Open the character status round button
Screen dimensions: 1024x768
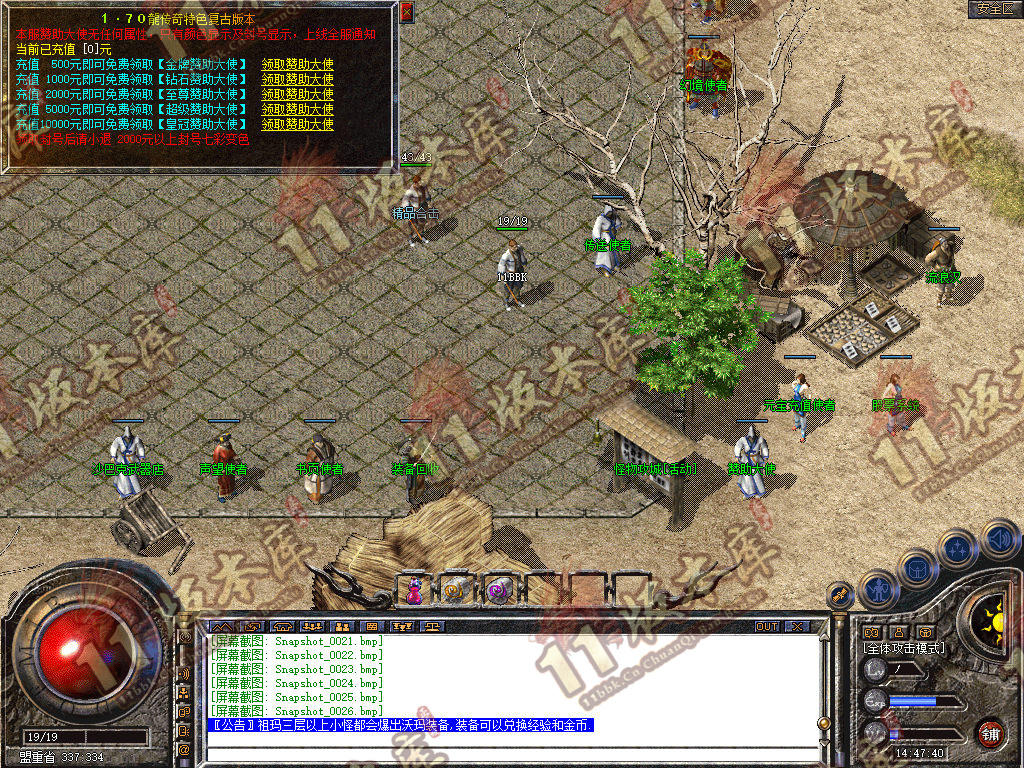tap(878, 589)
